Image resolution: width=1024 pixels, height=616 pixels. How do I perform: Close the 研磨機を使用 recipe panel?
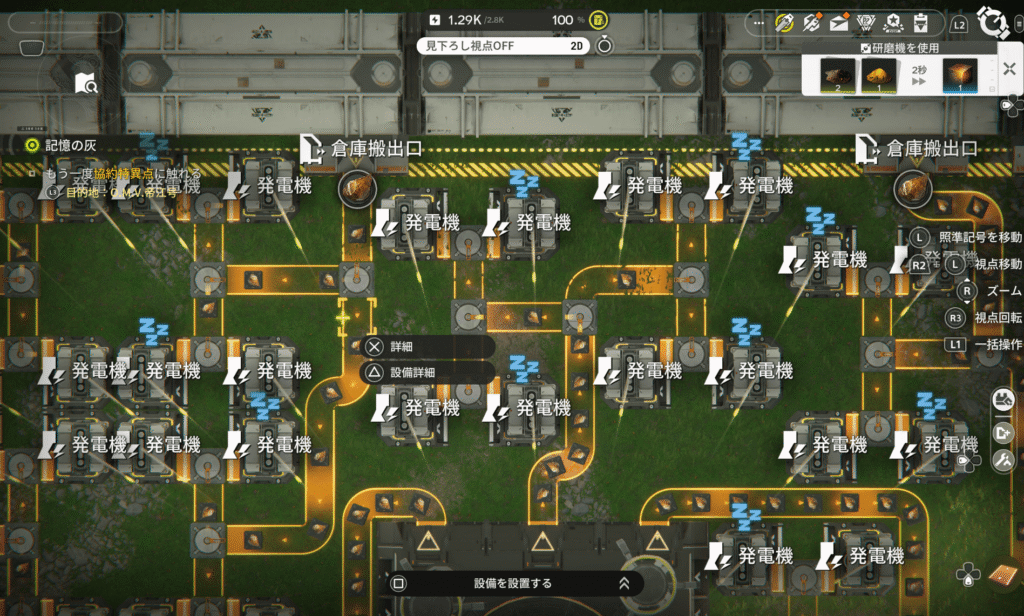click(x=1007, y=69)
